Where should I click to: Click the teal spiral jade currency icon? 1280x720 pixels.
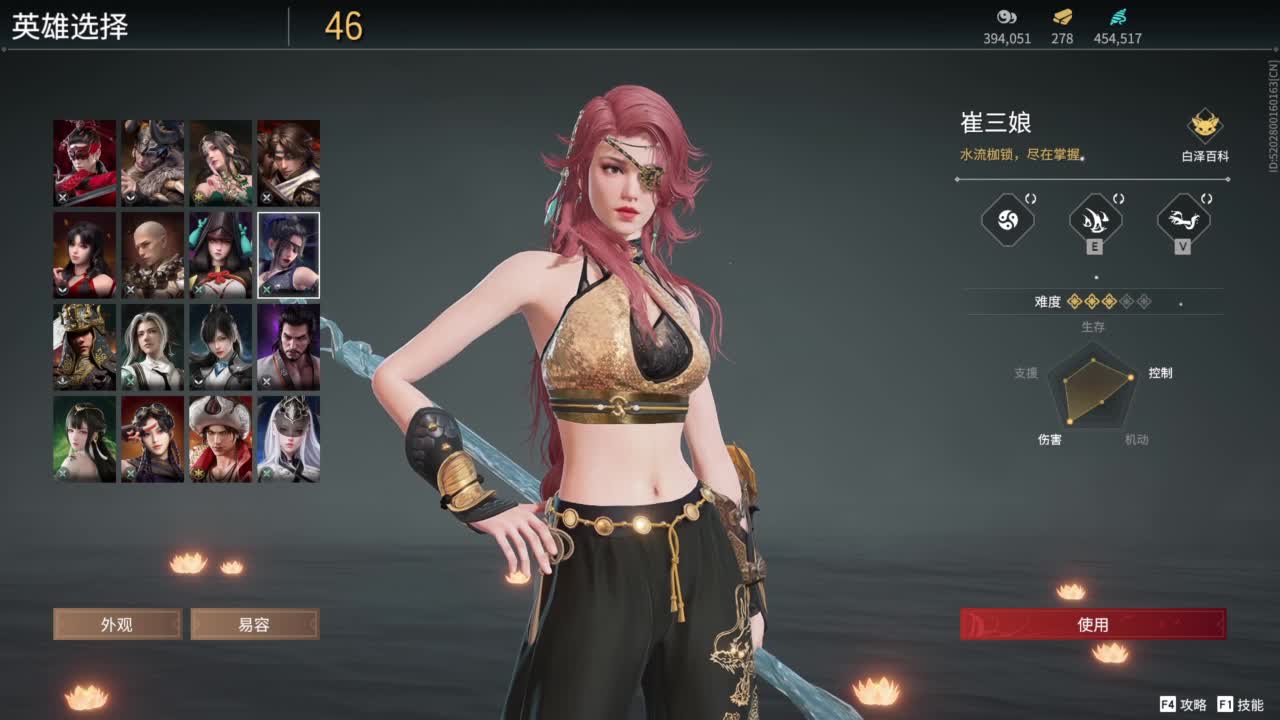[x=1122, y=16]
